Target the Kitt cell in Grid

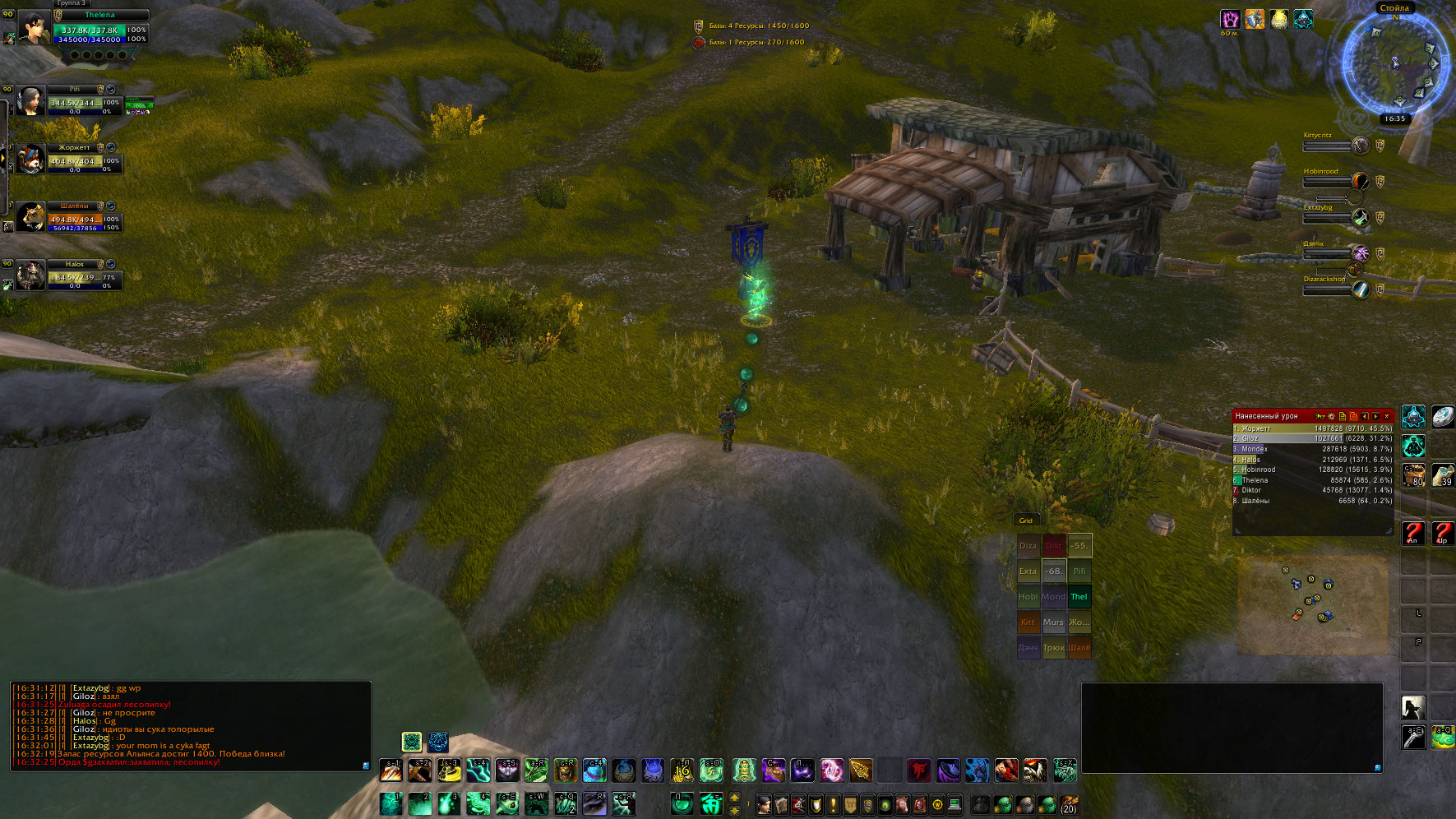tap(1028, 622)
